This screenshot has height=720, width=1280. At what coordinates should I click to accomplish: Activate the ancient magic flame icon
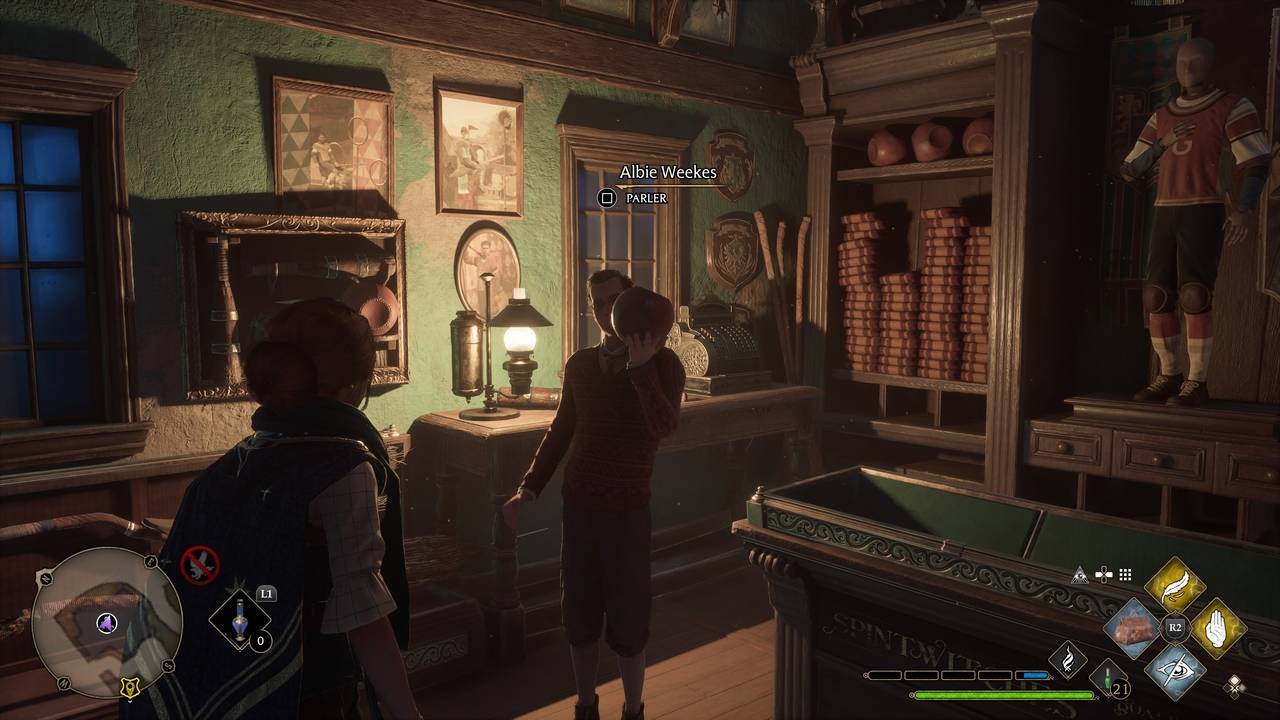[1067, 660]
